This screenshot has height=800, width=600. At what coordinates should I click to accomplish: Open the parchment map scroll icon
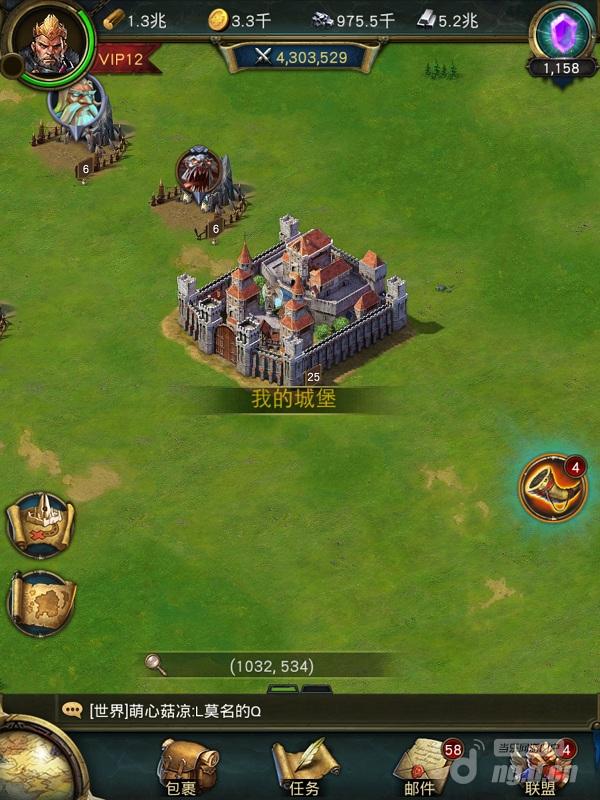(40, 603)
